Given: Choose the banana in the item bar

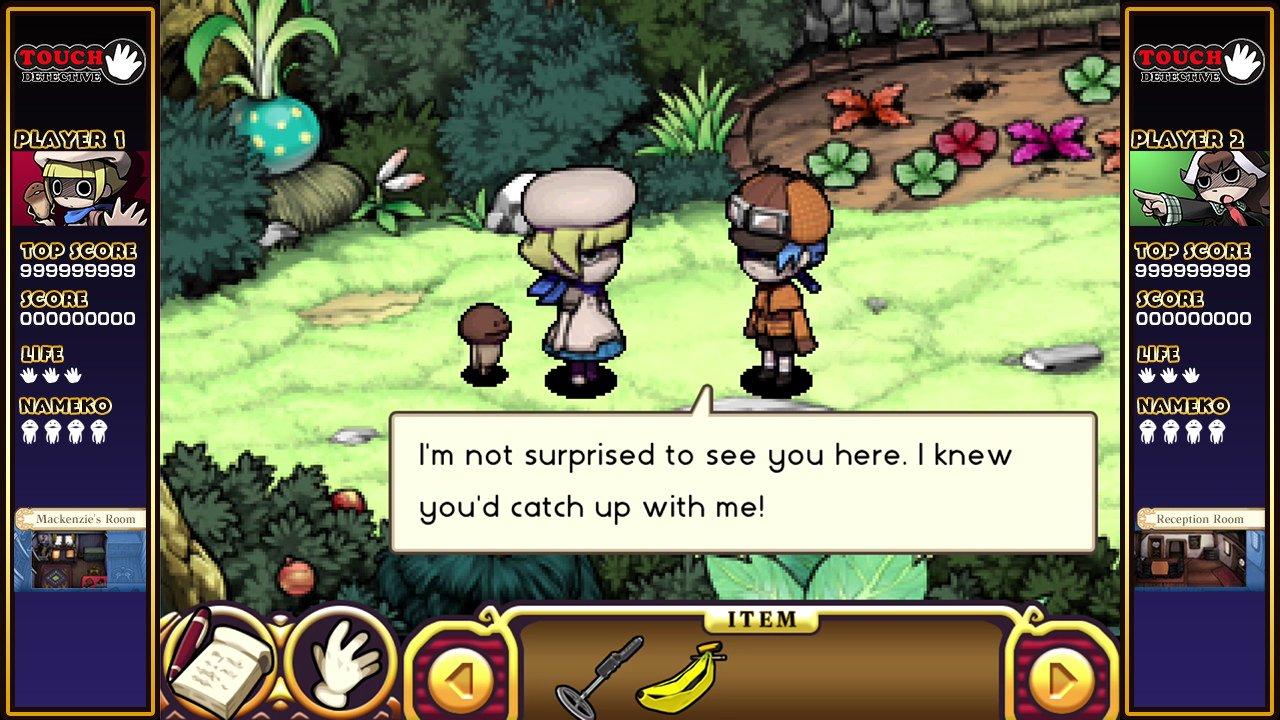Looking at the screenshot, I should point(681,675).
